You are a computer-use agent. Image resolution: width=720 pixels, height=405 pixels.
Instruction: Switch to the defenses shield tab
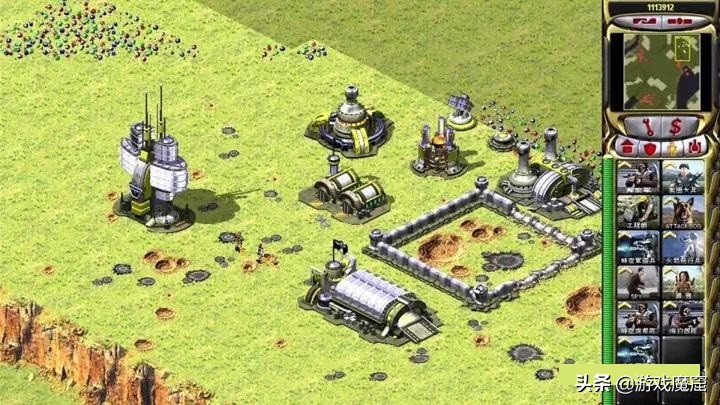[x=647, y=147]
